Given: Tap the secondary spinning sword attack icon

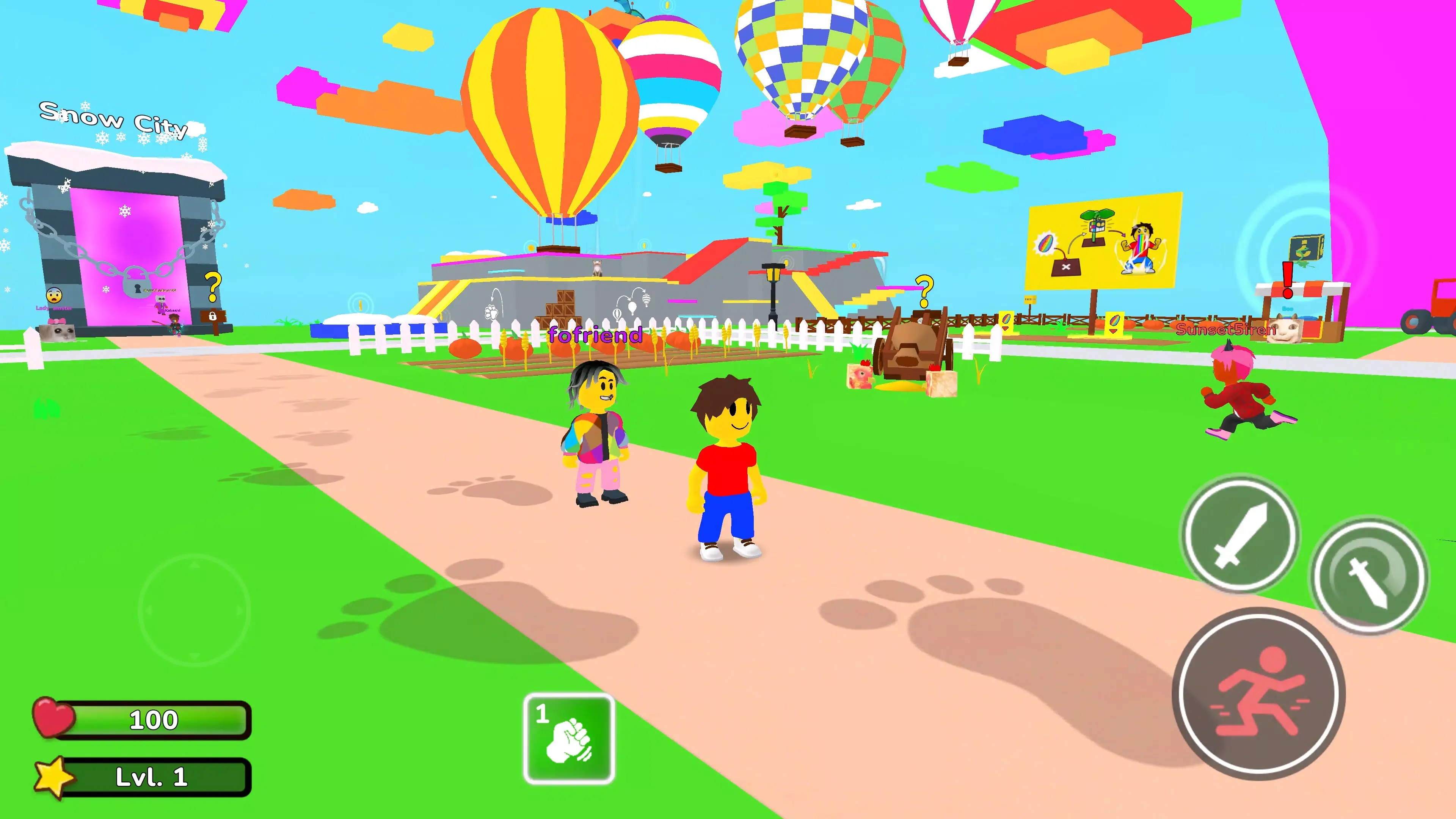Looking at the screenshot, I should click(x=1367, y=574).
